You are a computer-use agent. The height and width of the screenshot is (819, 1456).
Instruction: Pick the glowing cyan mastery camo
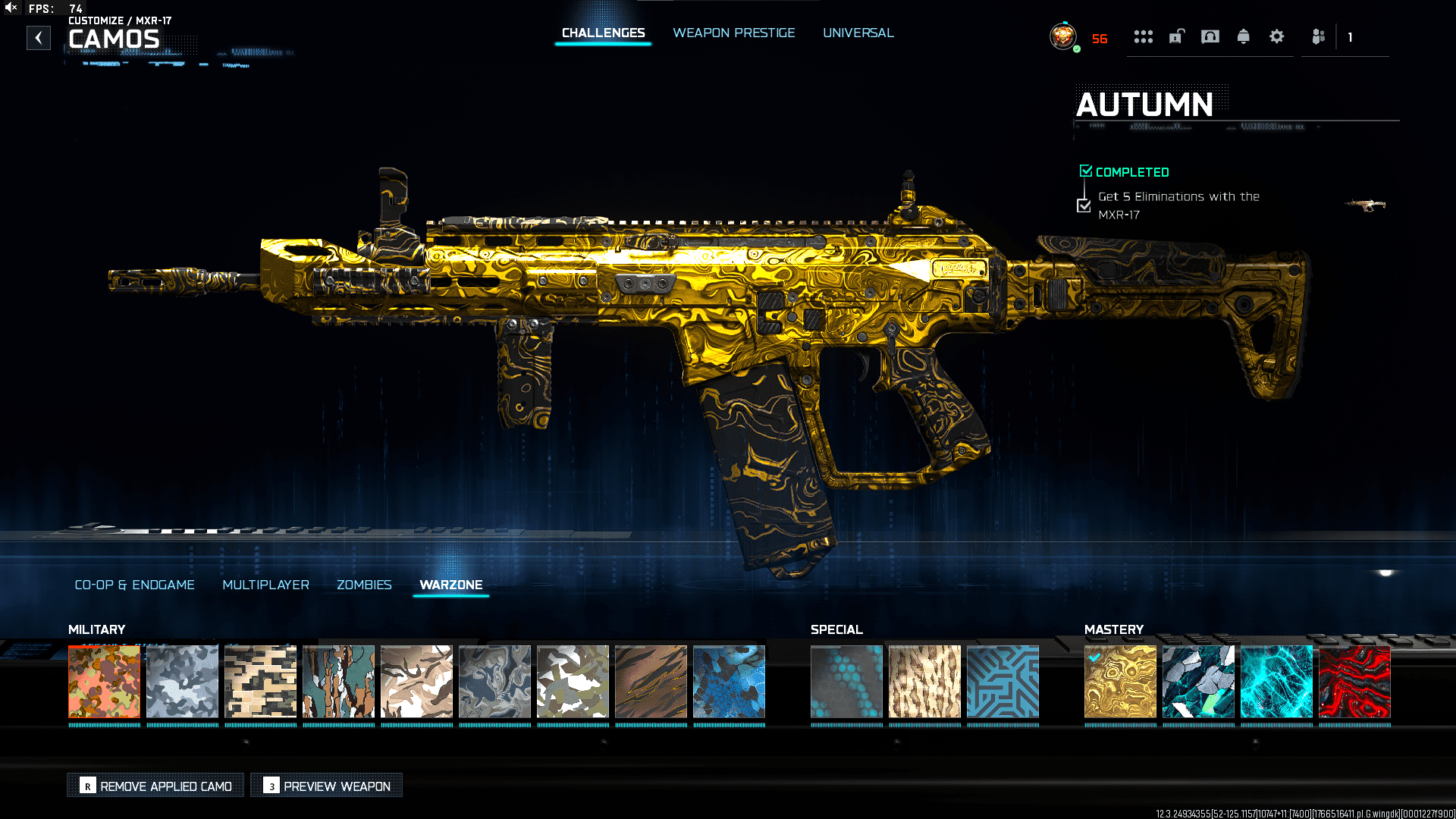coord(1276,681)
